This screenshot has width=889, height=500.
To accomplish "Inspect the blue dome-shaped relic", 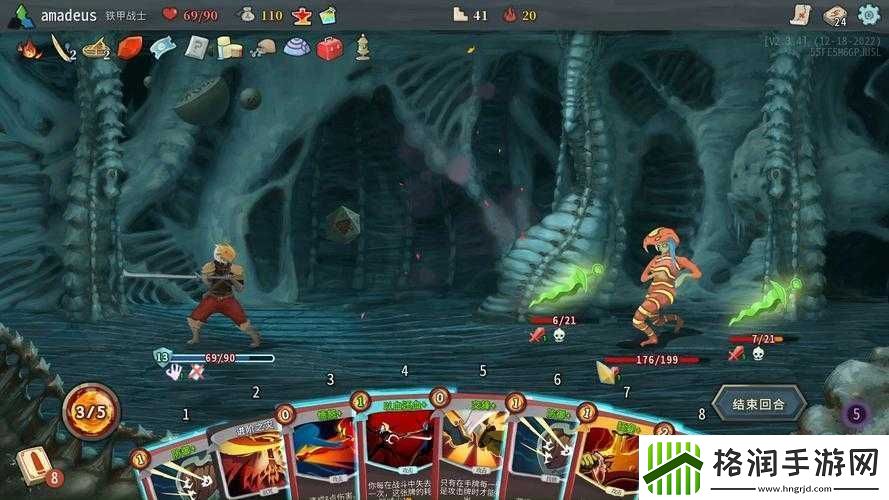I will tap(295, 47).
